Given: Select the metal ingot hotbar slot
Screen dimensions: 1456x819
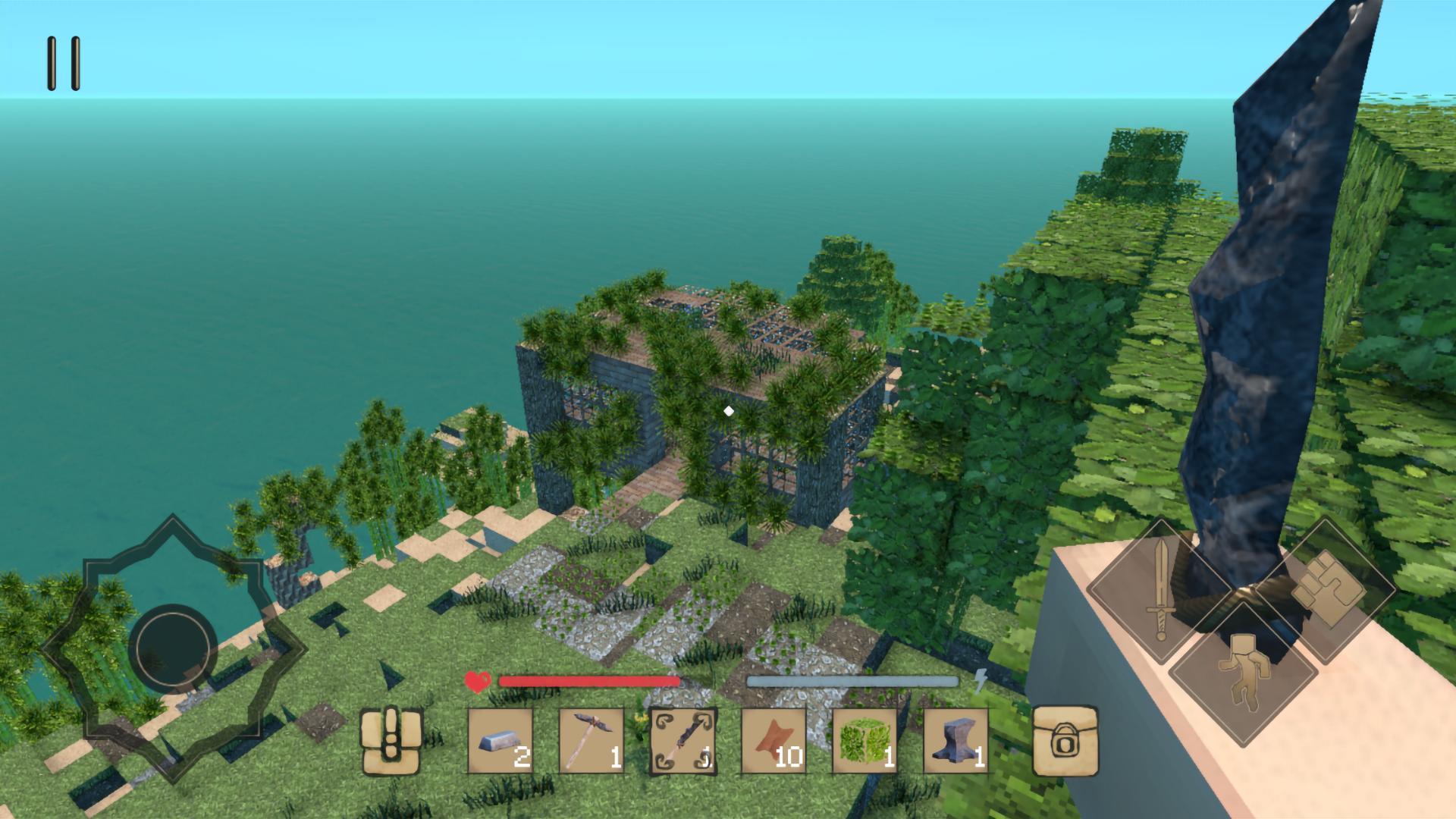Looking at the screenshot, I should (x=500, y=741).
